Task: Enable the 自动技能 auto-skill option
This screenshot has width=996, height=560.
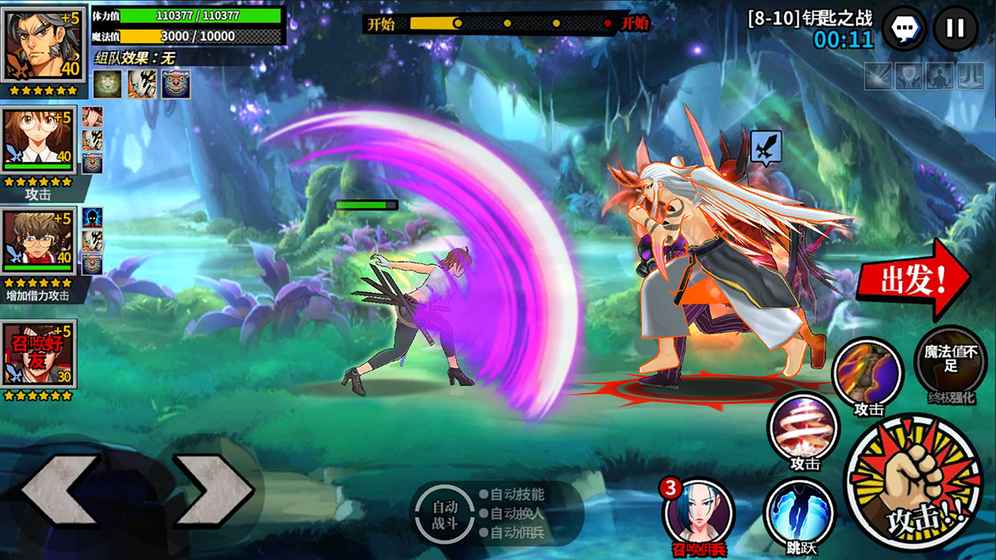Action: pos(516,494)
